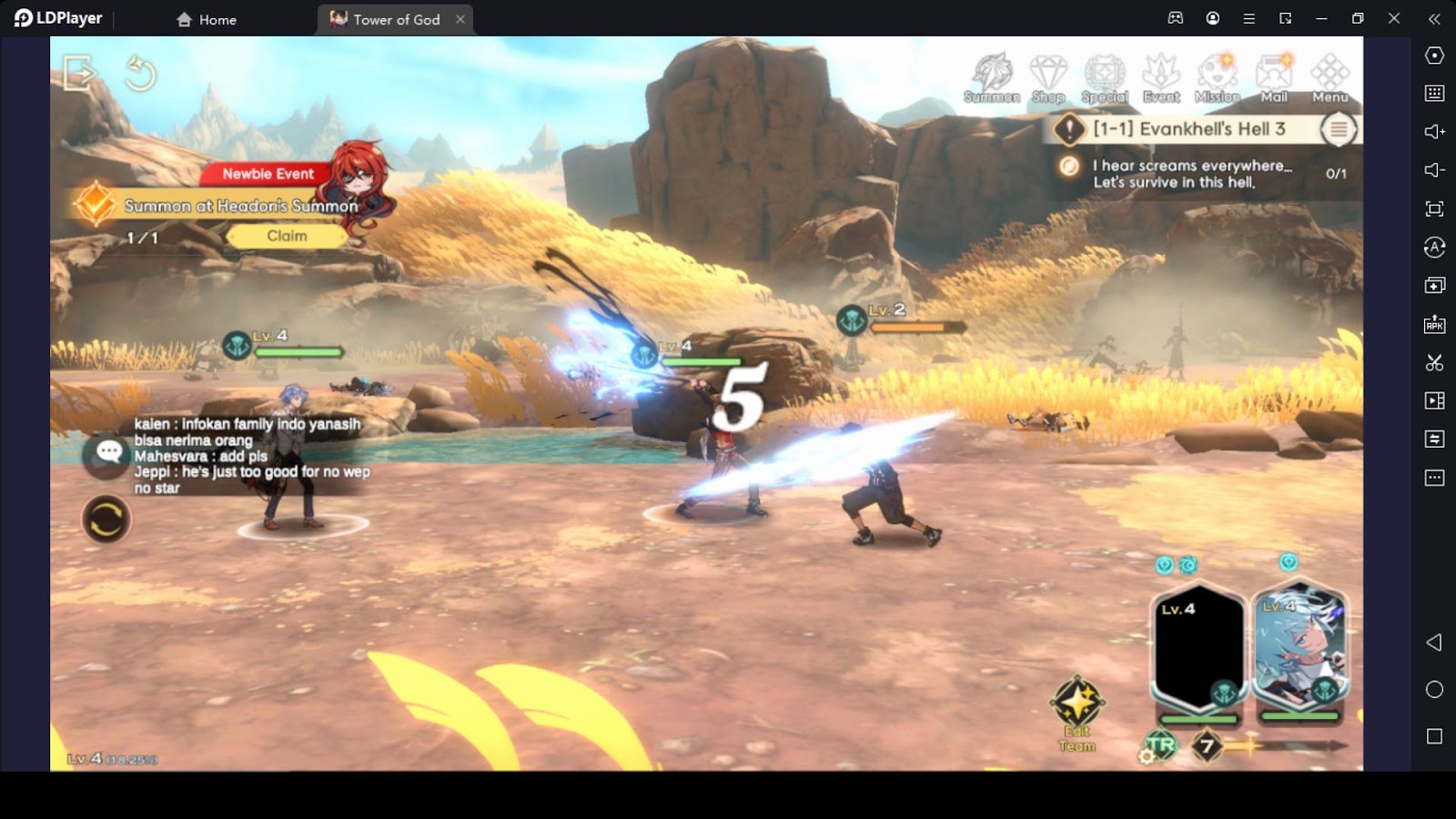The image size is (1456, 819).
Task: Open the chat bubble icon
Action: 109,451
